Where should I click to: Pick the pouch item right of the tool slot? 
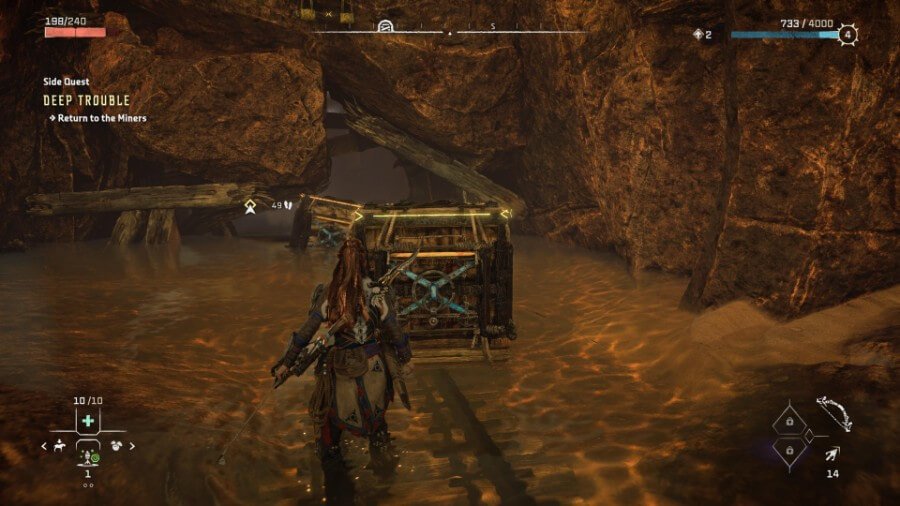pyautogui.click(x=117, y=446)
